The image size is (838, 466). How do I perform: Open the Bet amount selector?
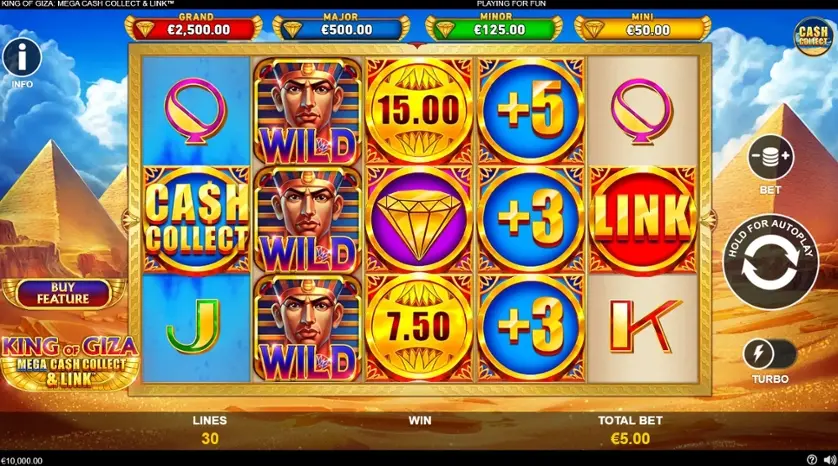[x=770, y=159]
